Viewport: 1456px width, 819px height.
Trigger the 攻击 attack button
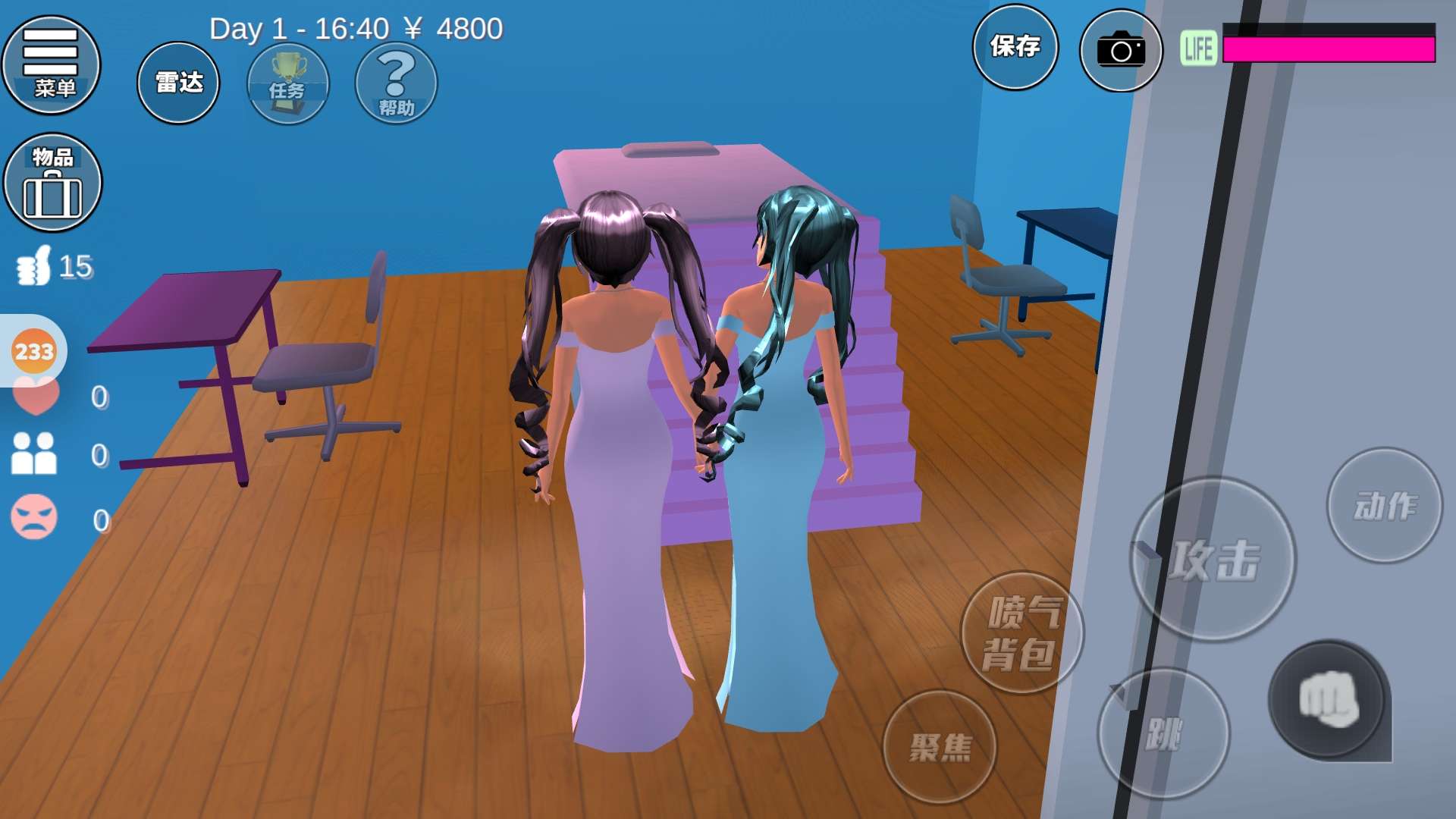pos(1213,560)
